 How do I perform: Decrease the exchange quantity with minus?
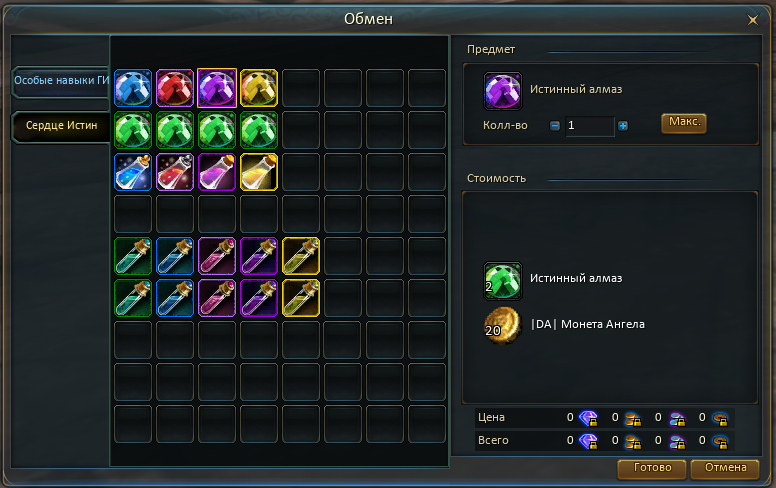pyautogui.click(x=555, y=126)
